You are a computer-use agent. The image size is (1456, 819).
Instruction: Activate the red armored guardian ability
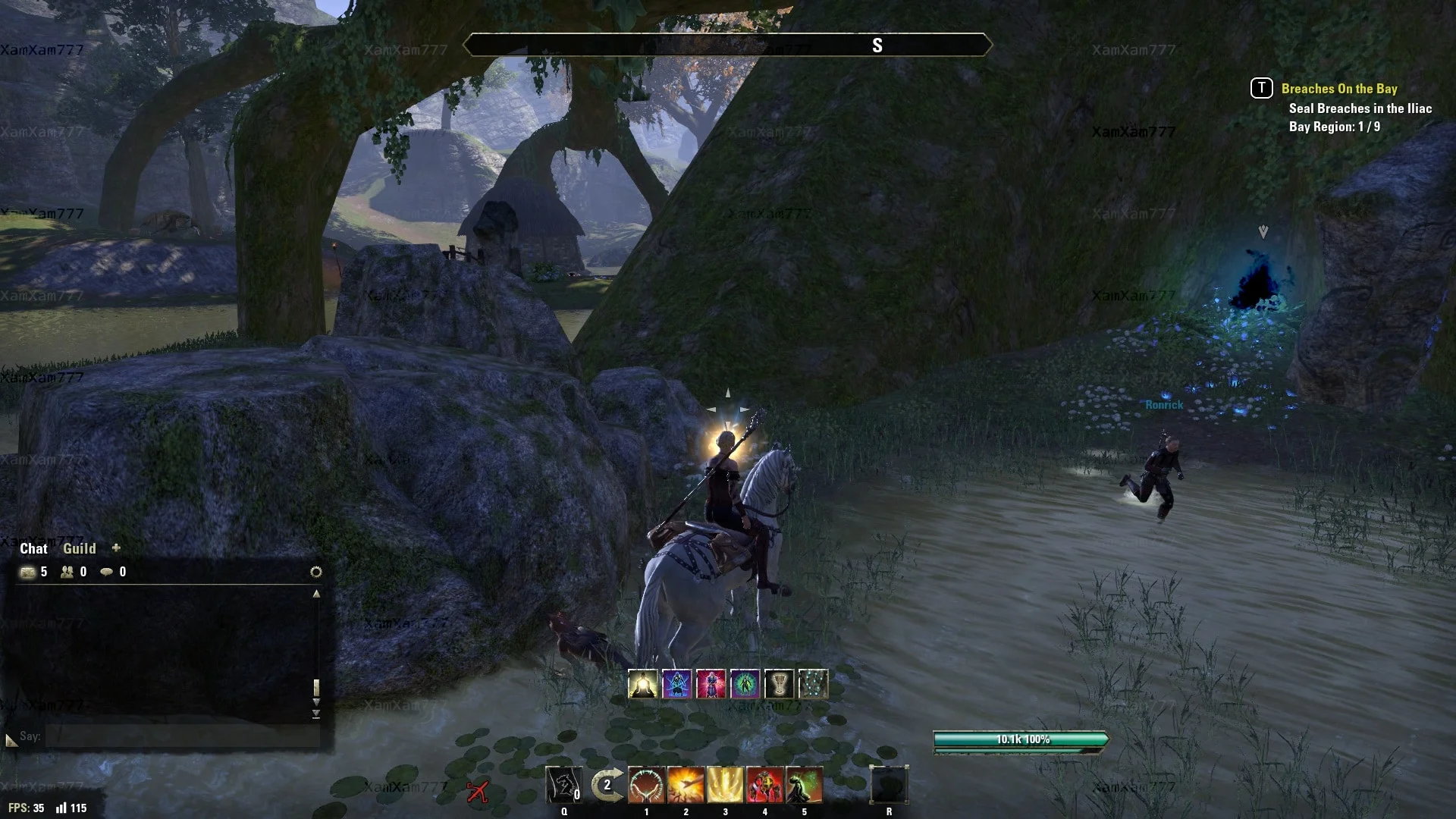(764, 785)
